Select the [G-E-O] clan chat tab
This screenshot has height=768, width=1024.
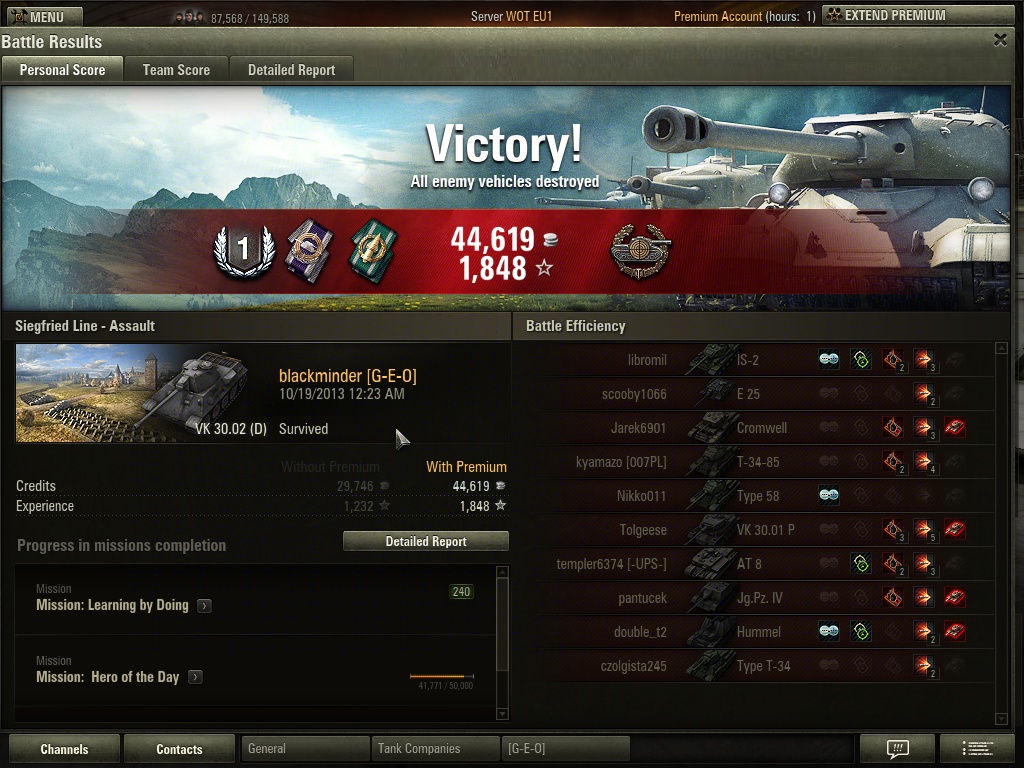(566, 748)
